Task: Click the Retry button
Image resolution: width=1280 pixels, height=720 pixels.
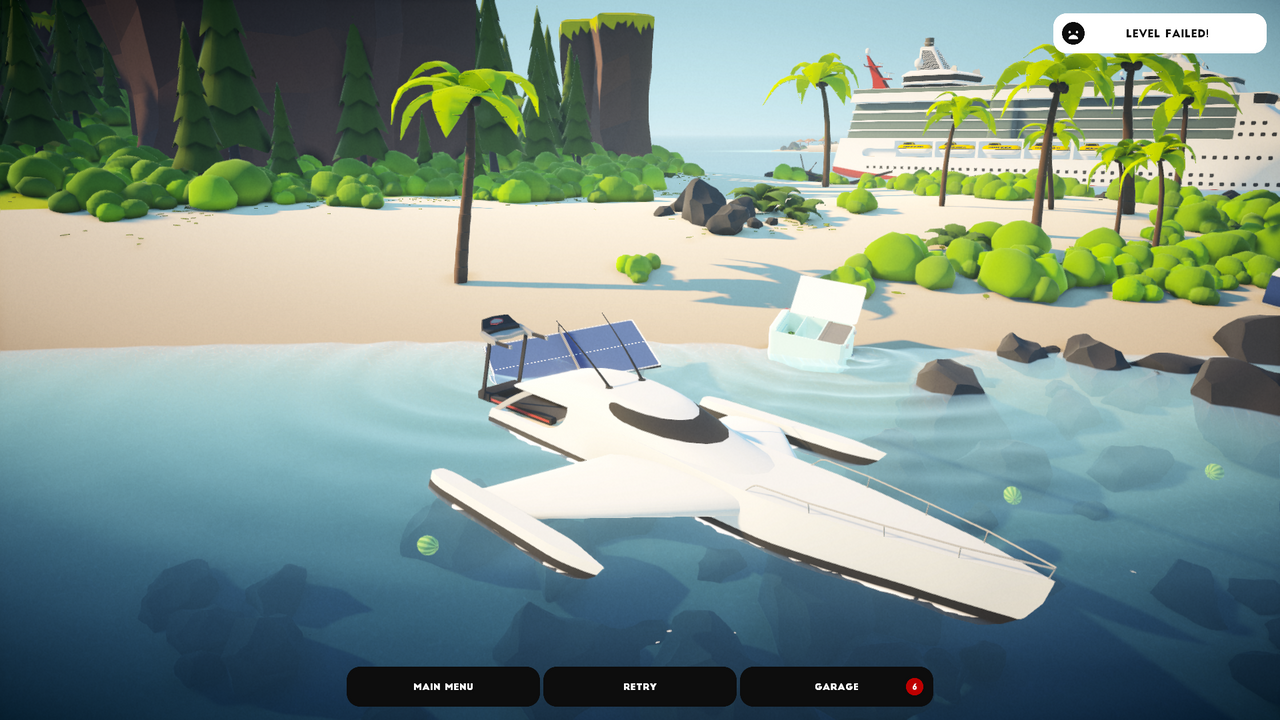Action: tap(639, 686)
